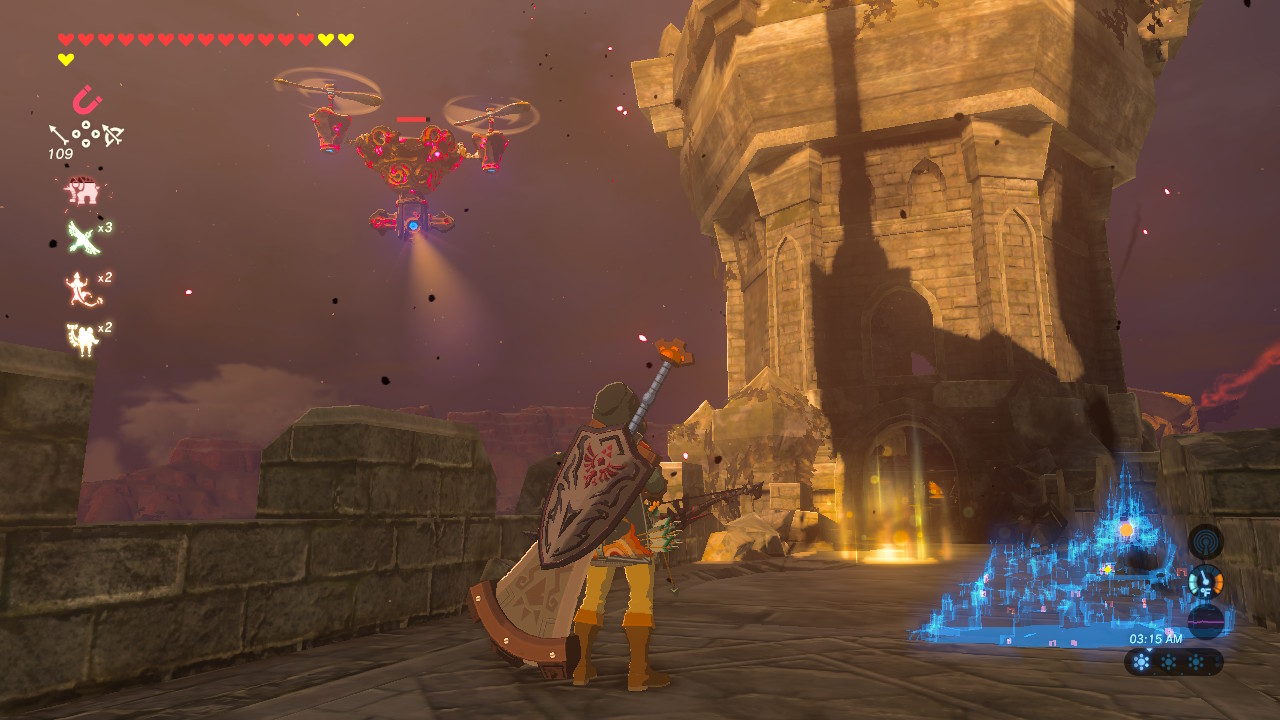Toggle the first blood moon phase dot

click(x=1142, y=661)
